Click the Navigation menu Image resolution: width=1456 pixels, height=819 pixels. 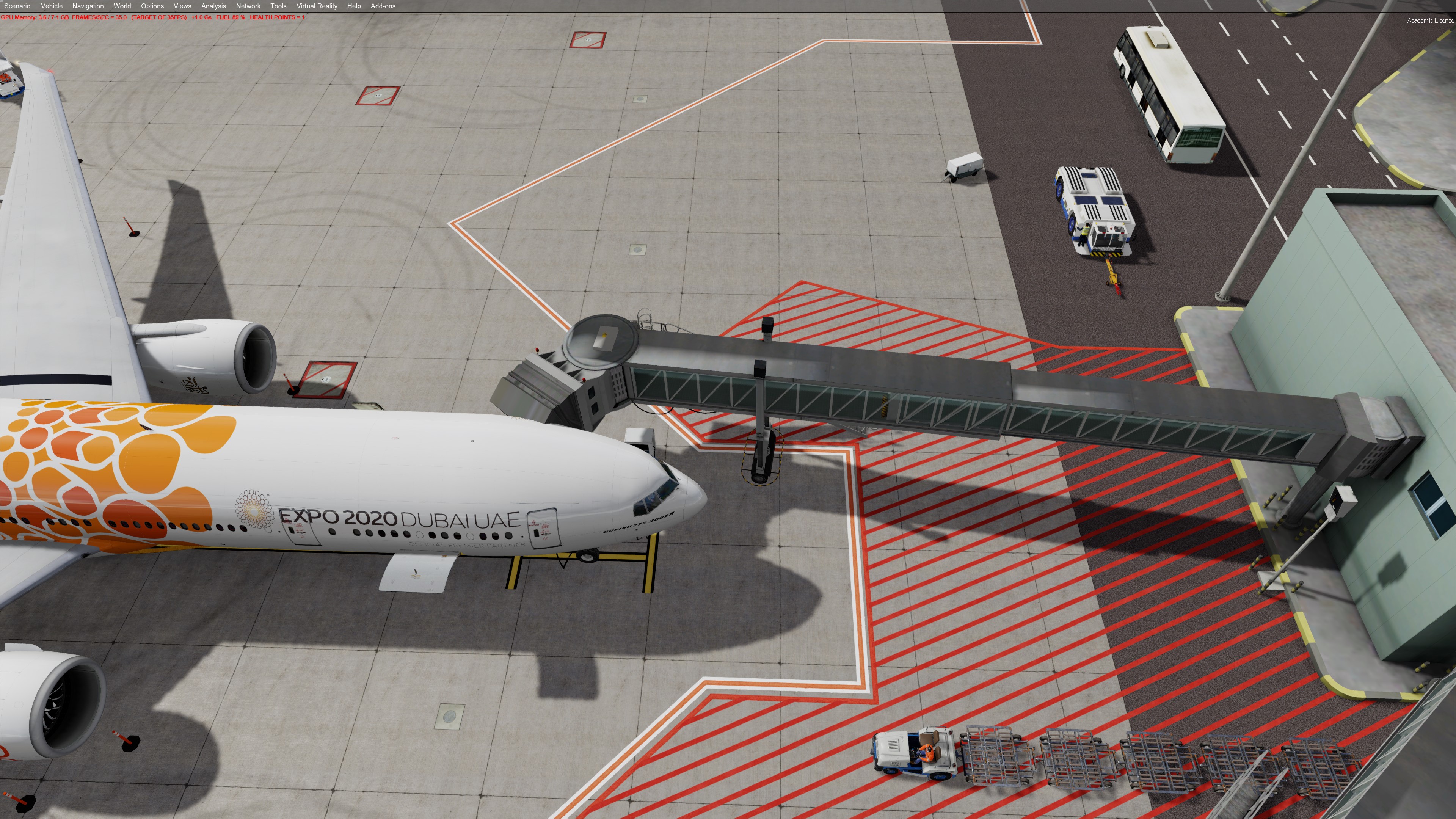(88, 6)
